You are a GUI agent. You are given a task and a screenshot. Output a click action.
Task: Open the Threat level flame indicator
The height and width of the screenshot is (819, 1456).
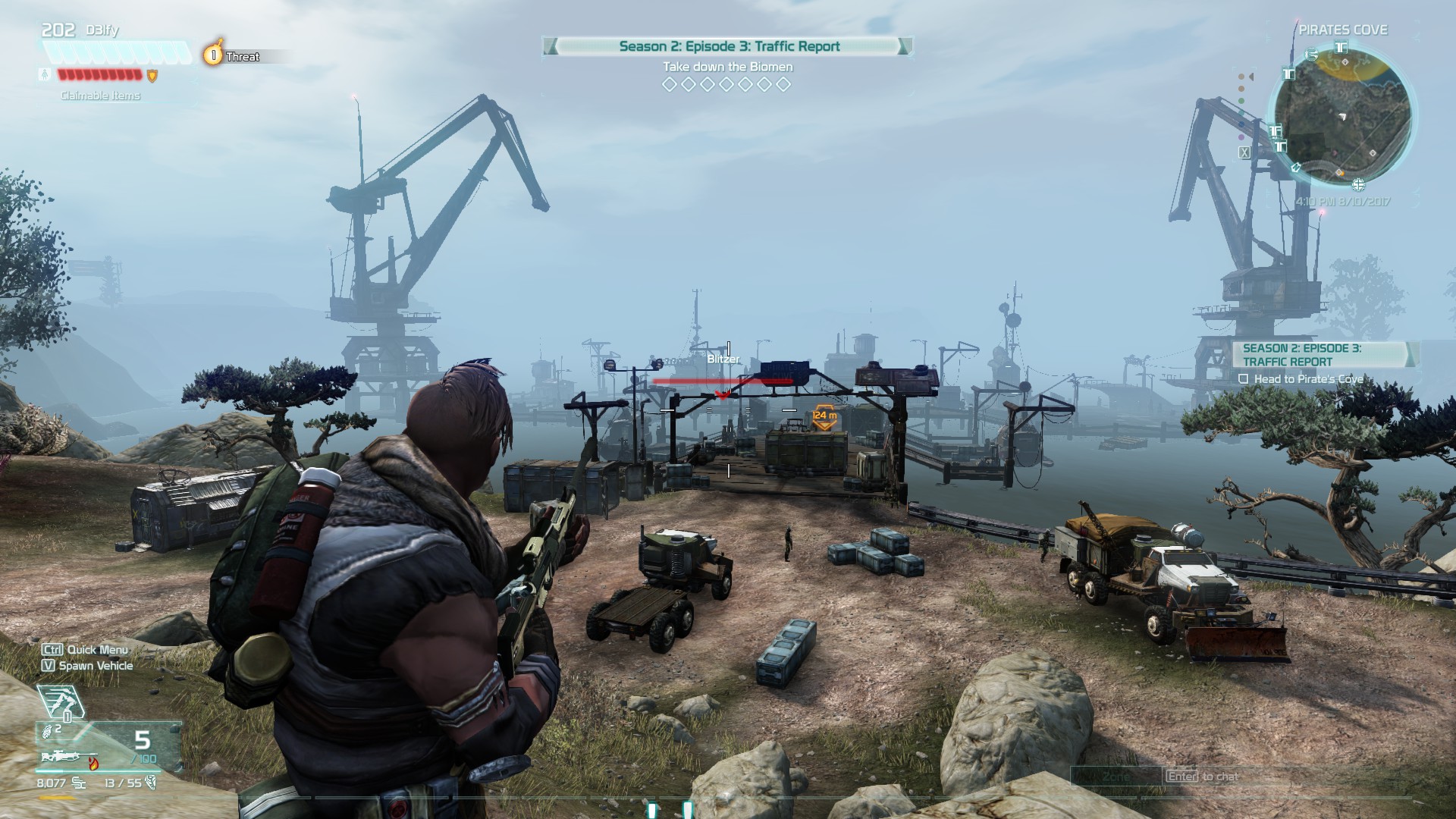point(213,53)
